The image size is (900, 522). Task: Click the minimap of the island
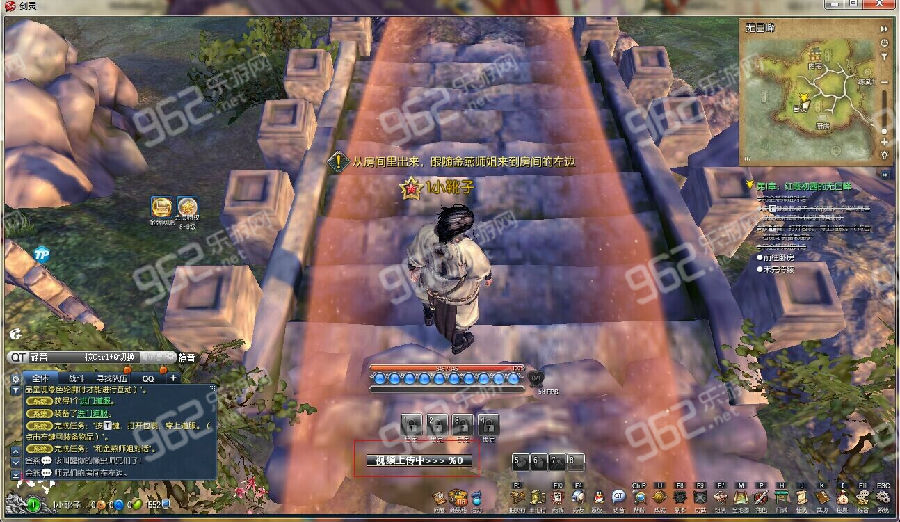(812, 95)
